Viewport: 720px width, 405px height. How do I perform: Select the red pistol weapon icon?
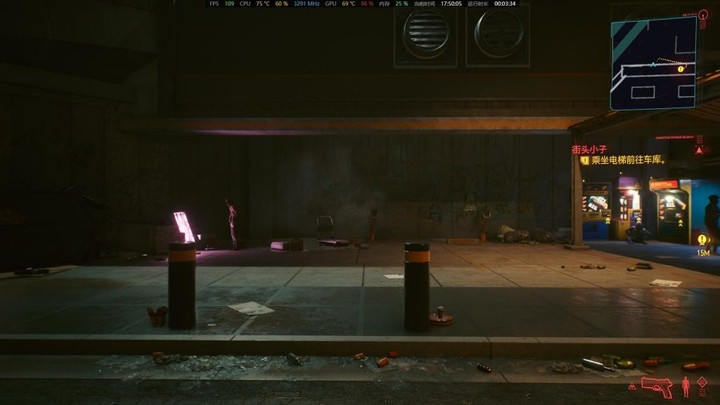(655, 385)
